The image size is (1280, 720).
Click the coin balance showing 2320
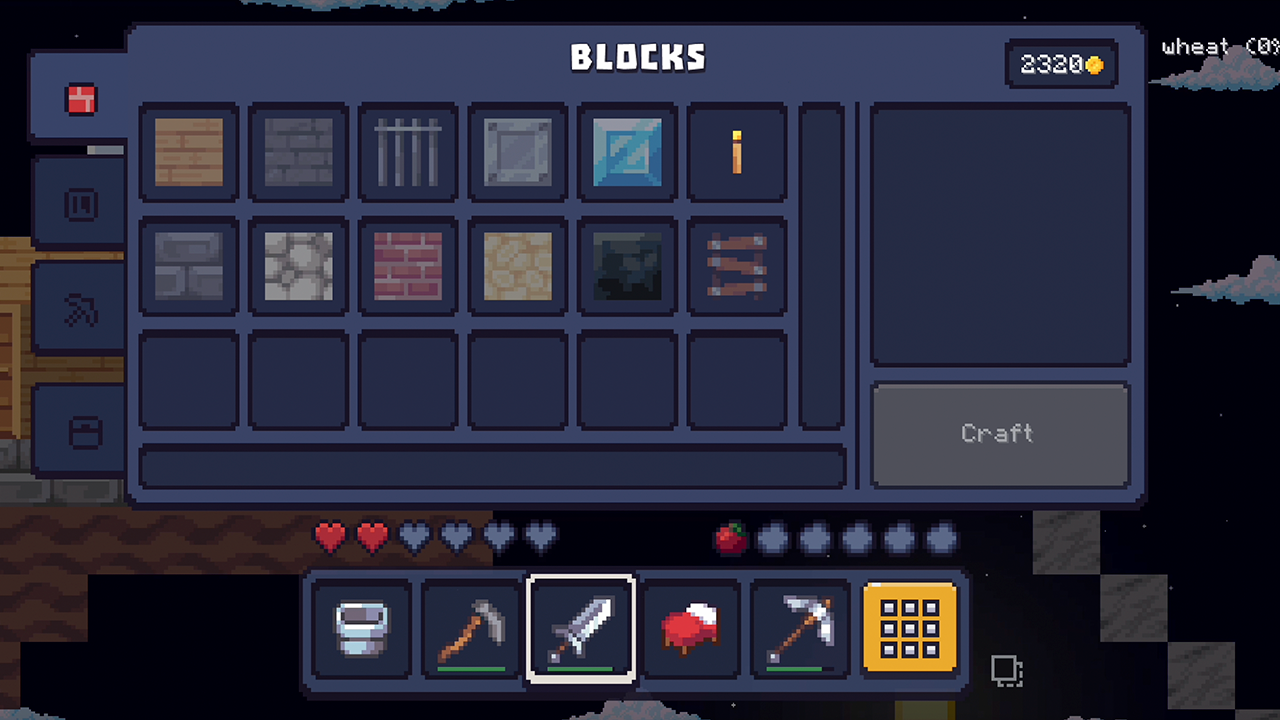pyautogui.click(x=1061, y=64)
